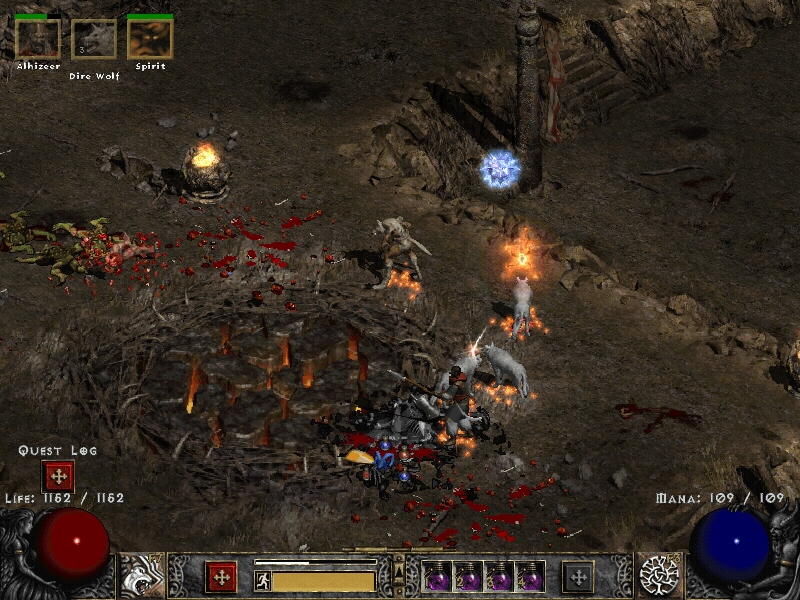
Task: Expand the mini menu arrow on the panel
Action: point(399,571)
